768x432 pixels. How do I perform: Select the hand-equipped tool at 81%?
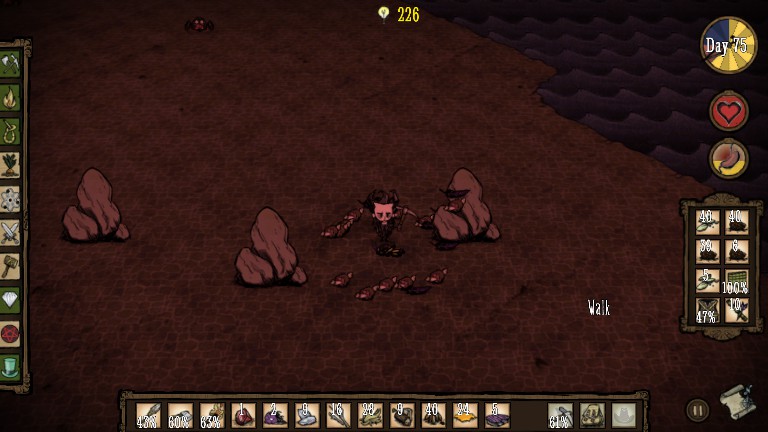pyautogui.click(x=560, y=415)
